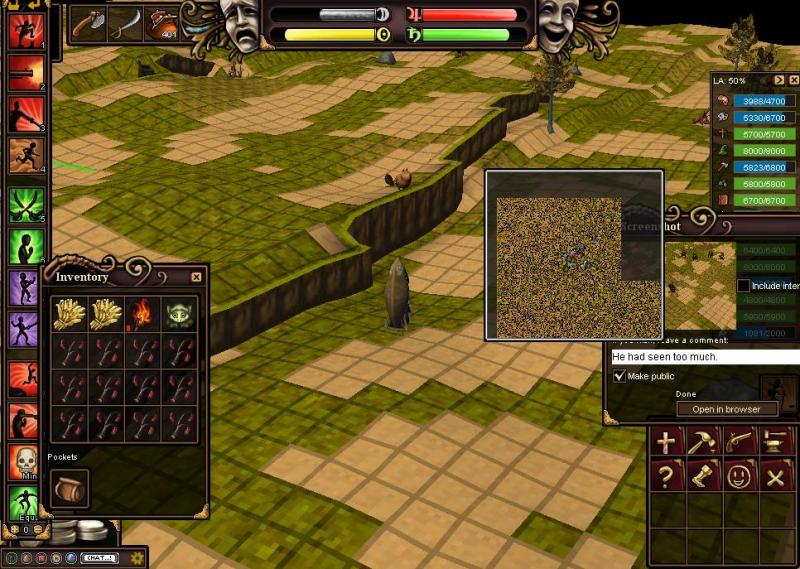Toggle the Include interface checkbox

(x=743, y=286)
